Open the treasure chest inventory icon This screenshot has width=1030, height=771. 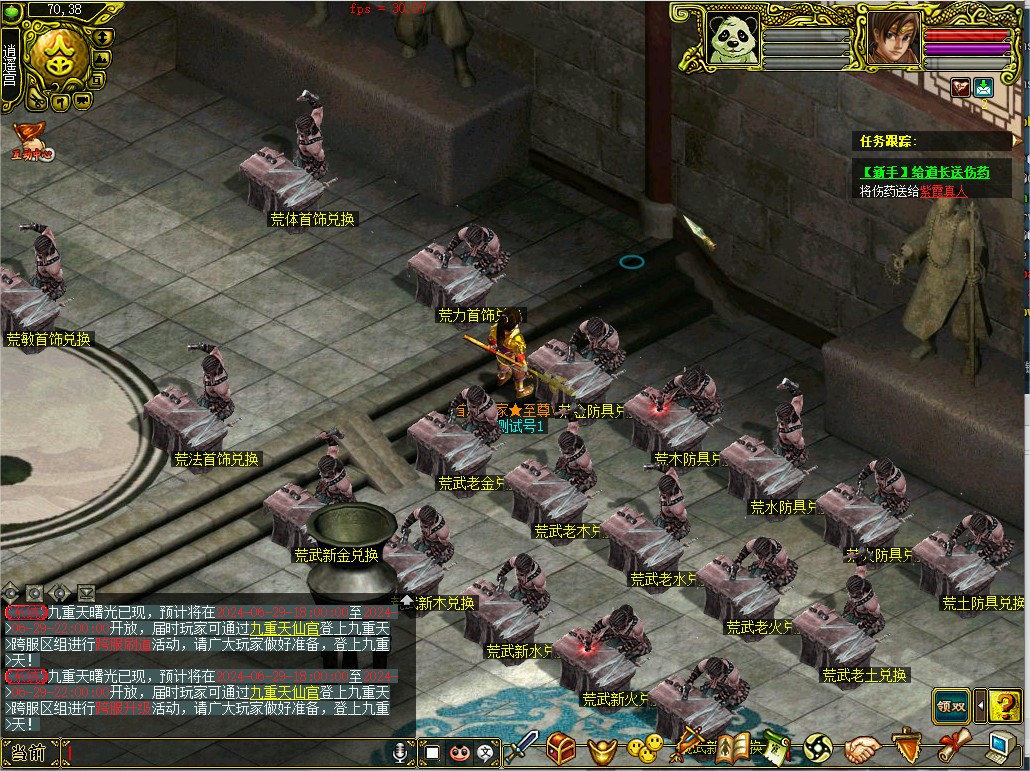(x=561, y=748)
